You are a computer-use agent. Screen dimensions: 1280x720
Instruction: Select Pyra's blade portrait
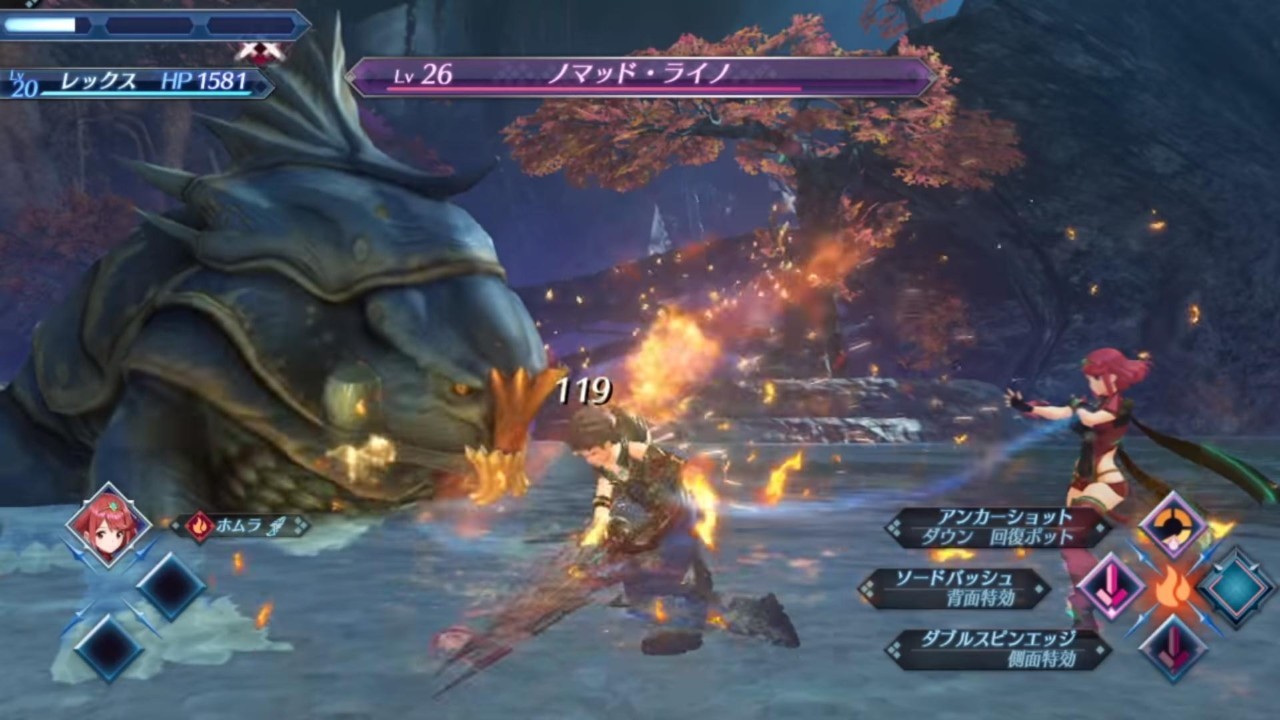coord(108,526)
